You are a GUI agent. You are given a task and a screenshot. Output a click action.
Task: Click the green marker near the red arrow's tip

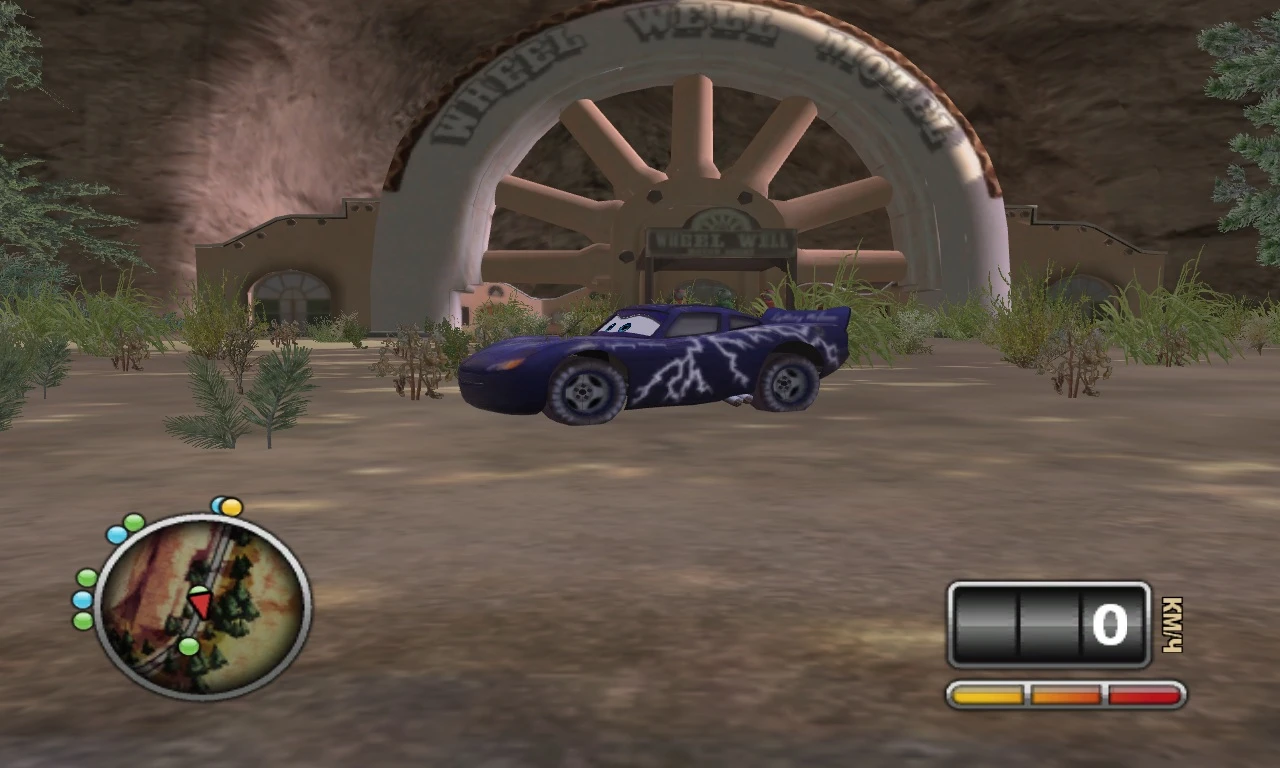pyautogui.click(x=199, y=590)
